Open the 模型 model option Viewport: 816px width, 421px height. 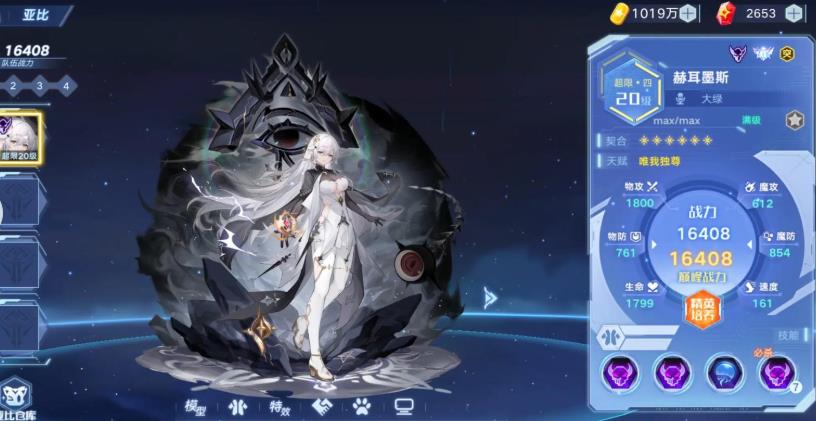click(195, 407)
